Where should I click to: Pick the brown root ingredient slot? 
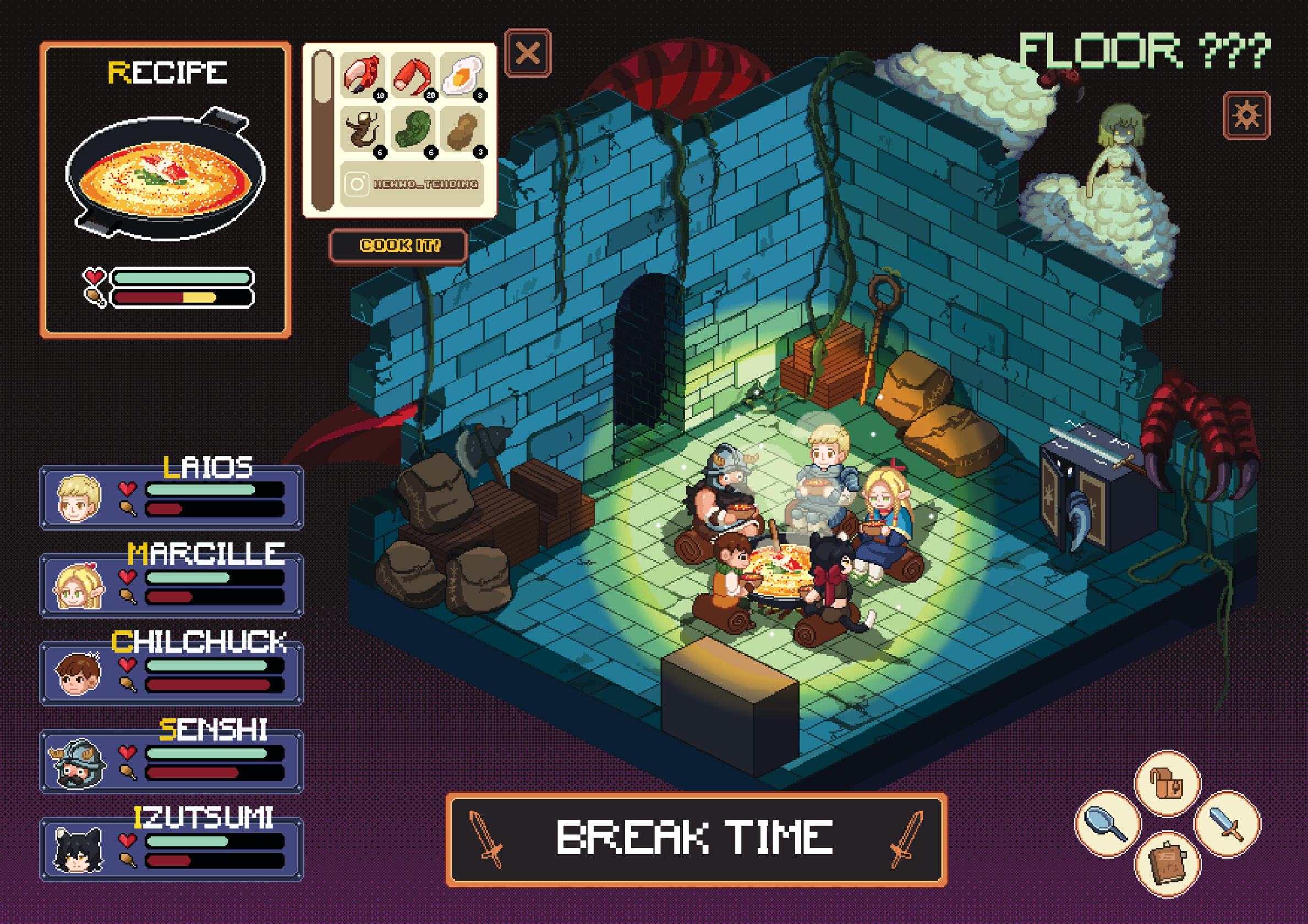click(x=362, y=131)
